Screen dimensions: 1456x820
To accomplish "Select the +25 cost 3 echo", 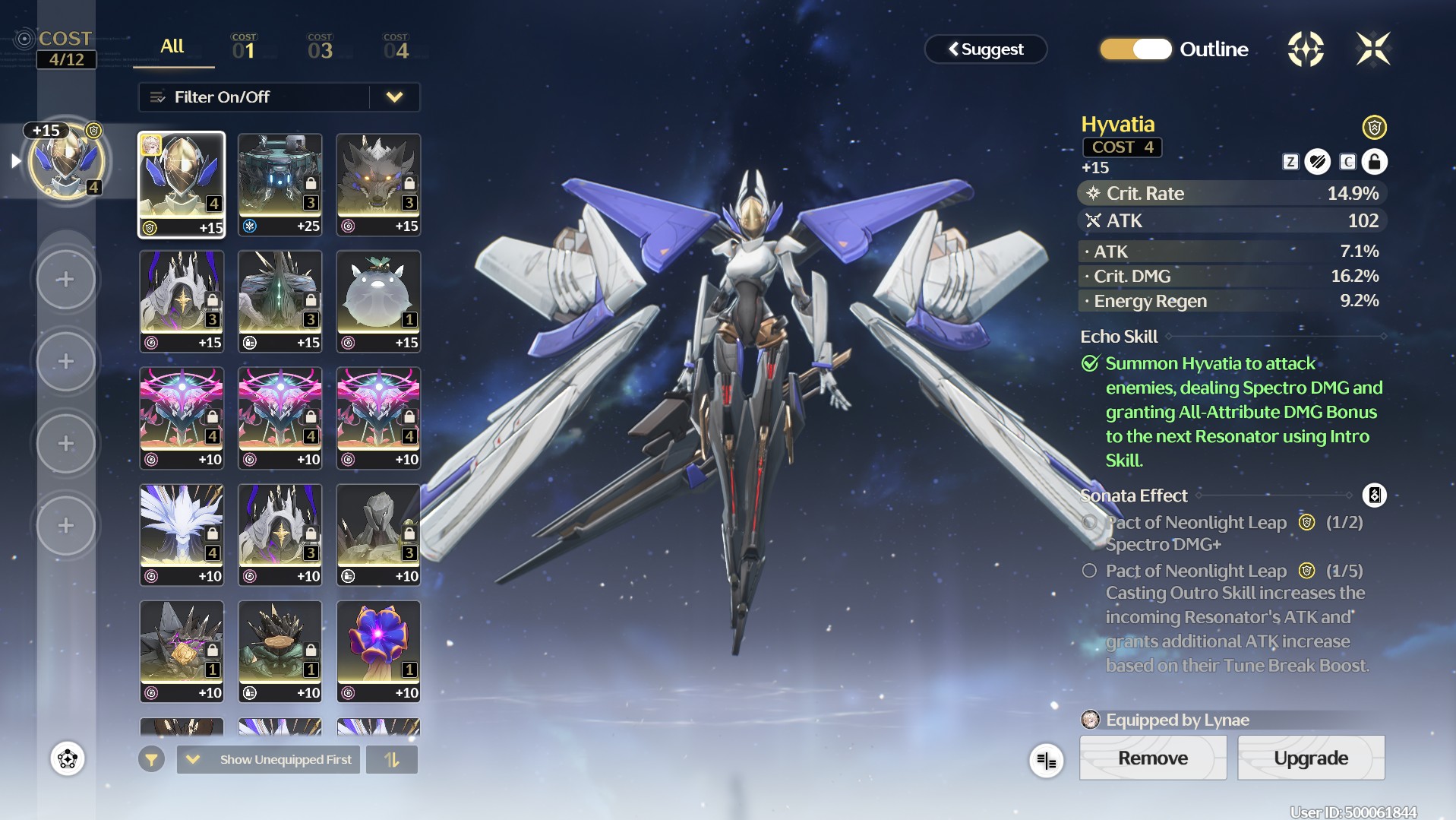I will point(280,185).
